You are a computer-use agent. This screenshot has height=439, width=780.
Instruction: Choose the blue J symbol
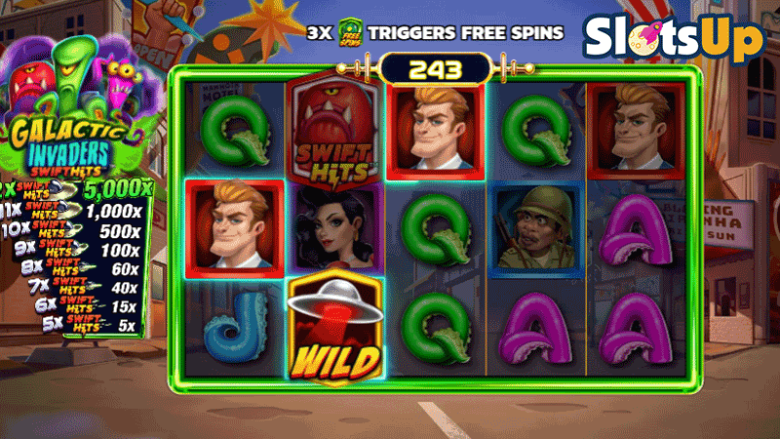click(234, 330)
